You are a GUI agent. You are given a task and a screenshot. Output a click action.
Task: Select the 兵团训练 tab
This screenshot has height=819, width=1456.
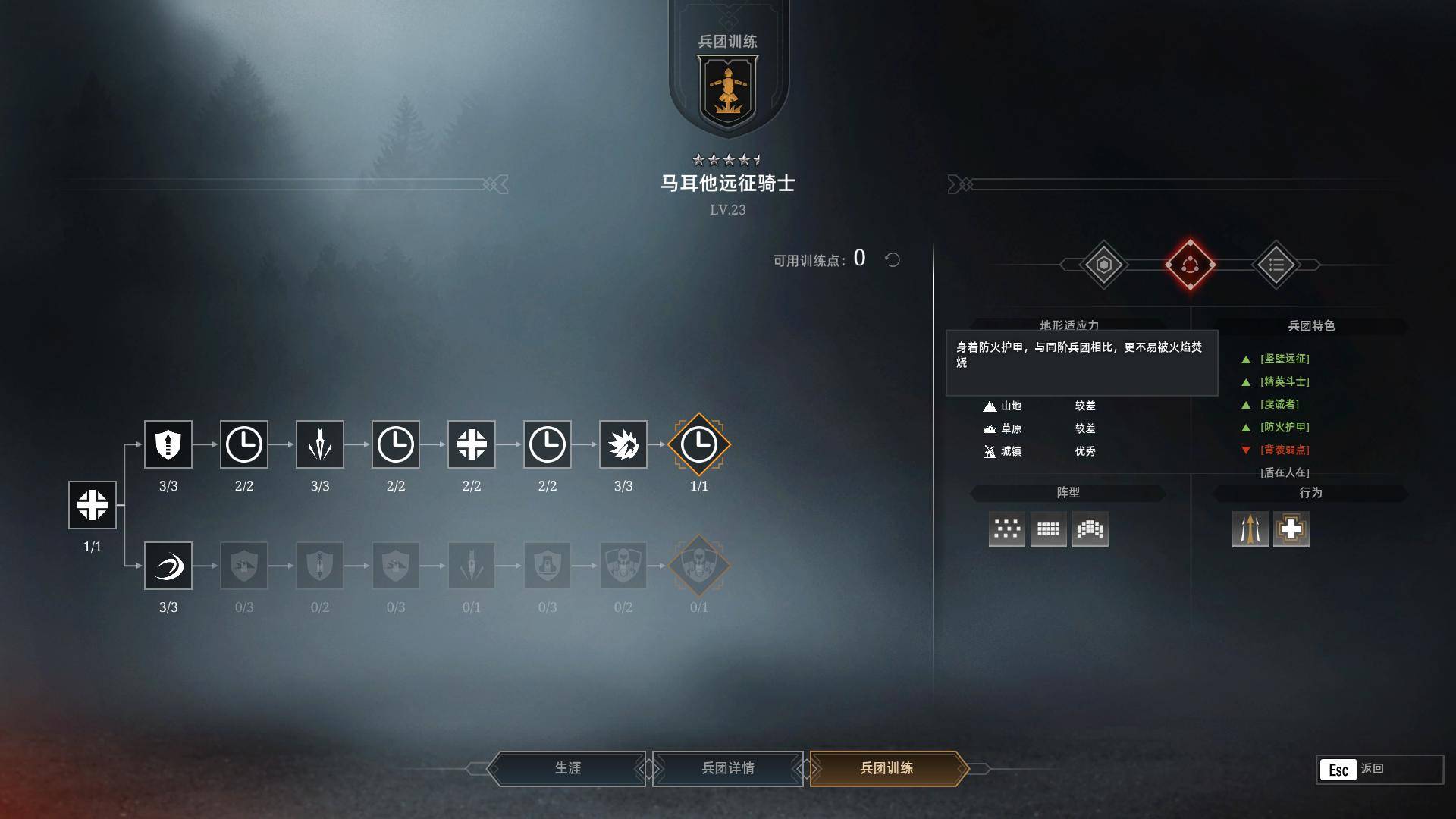[886, 768]
